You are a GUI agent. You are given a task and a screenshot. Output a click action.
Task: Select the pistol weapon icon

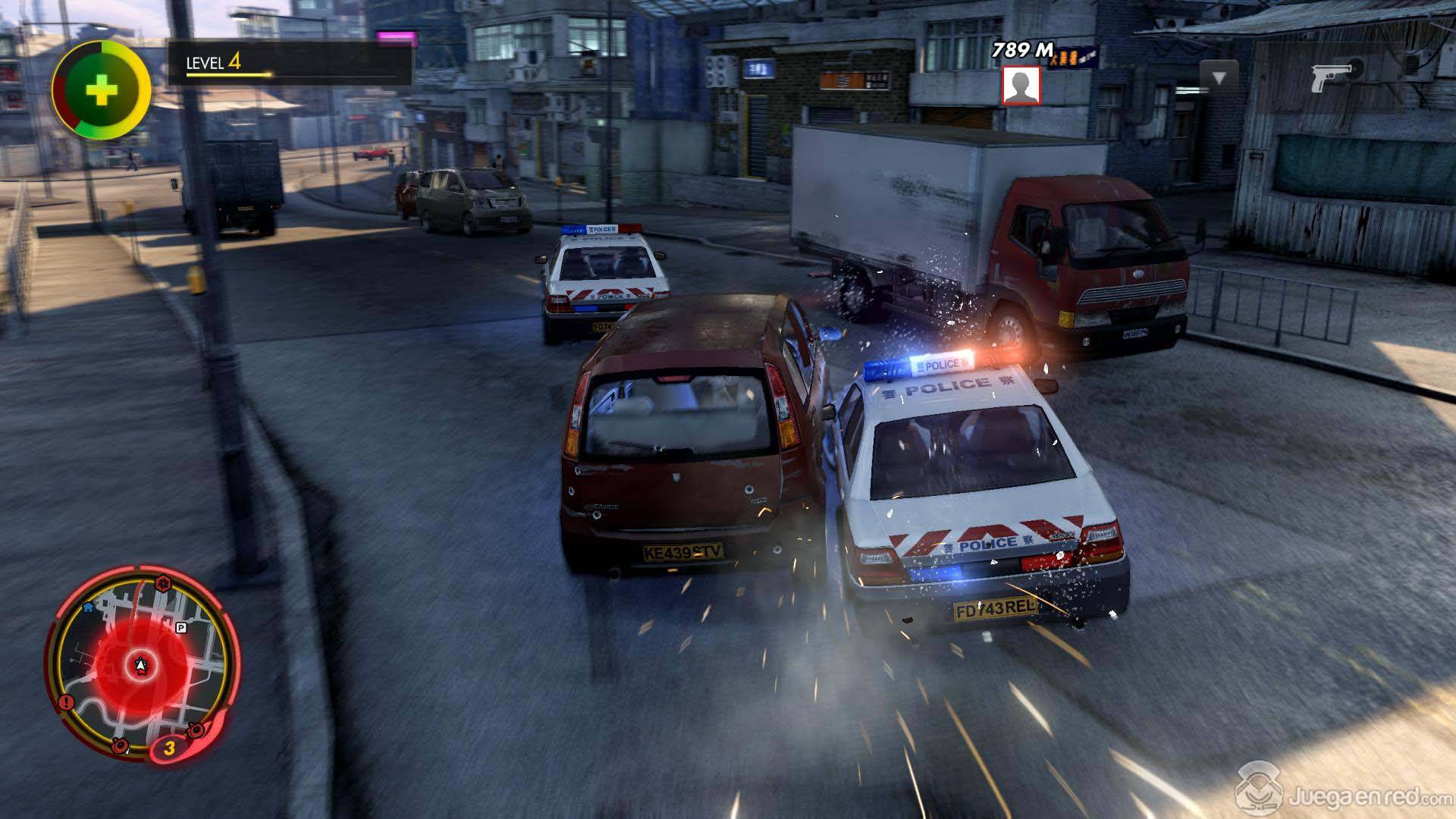[1332, 76]
